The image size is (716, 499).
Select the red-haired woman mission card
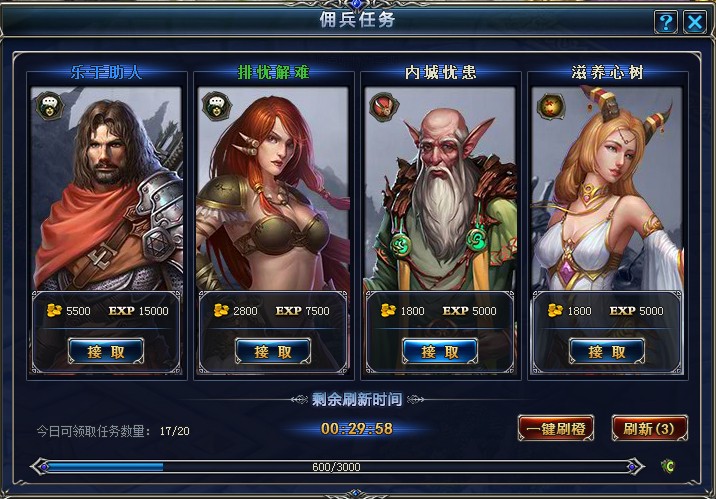pyautogui.click(x=273, y=190)
